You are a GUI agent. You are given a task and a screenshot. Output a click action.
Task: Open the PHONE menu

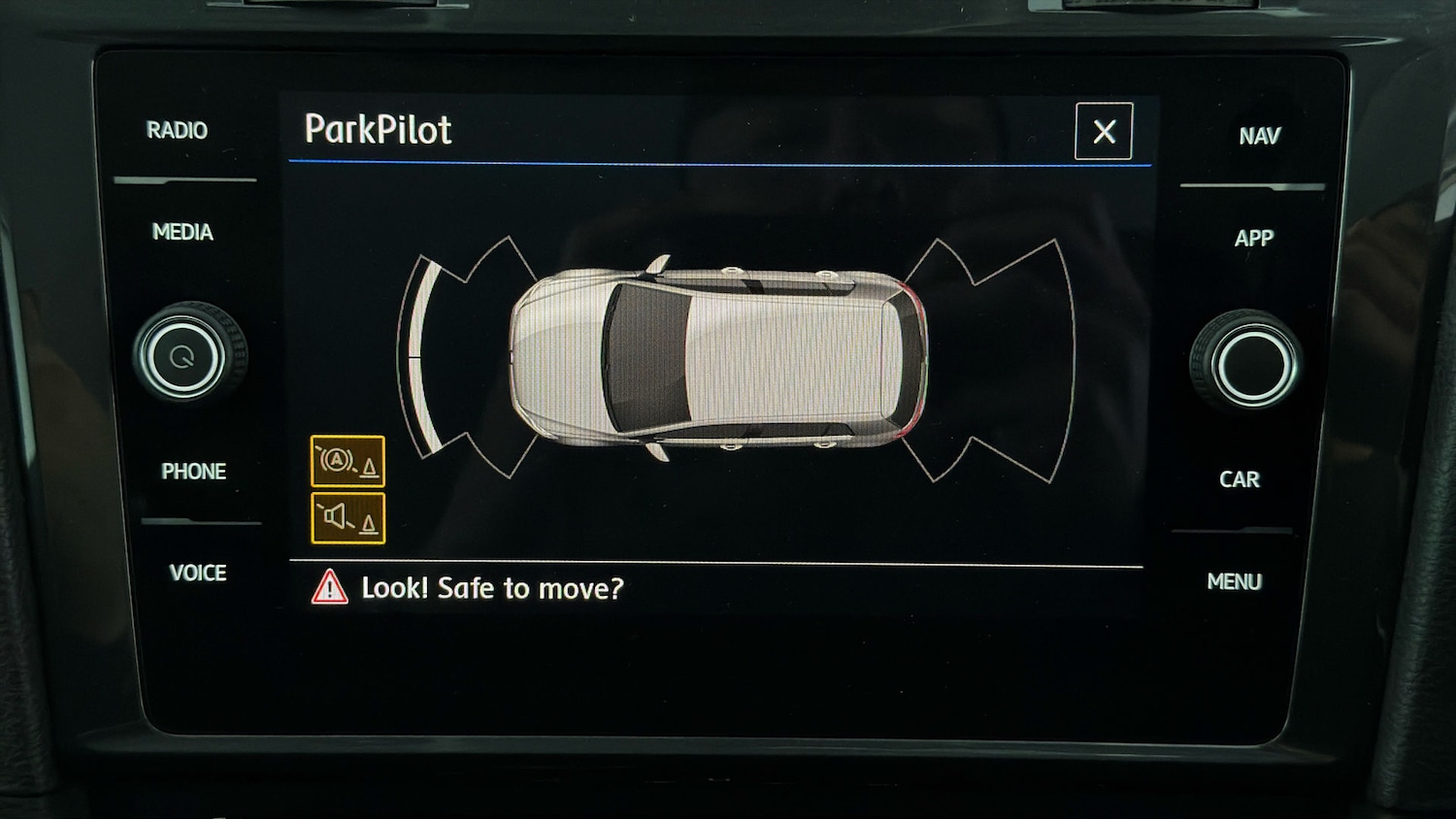(193, 472)
